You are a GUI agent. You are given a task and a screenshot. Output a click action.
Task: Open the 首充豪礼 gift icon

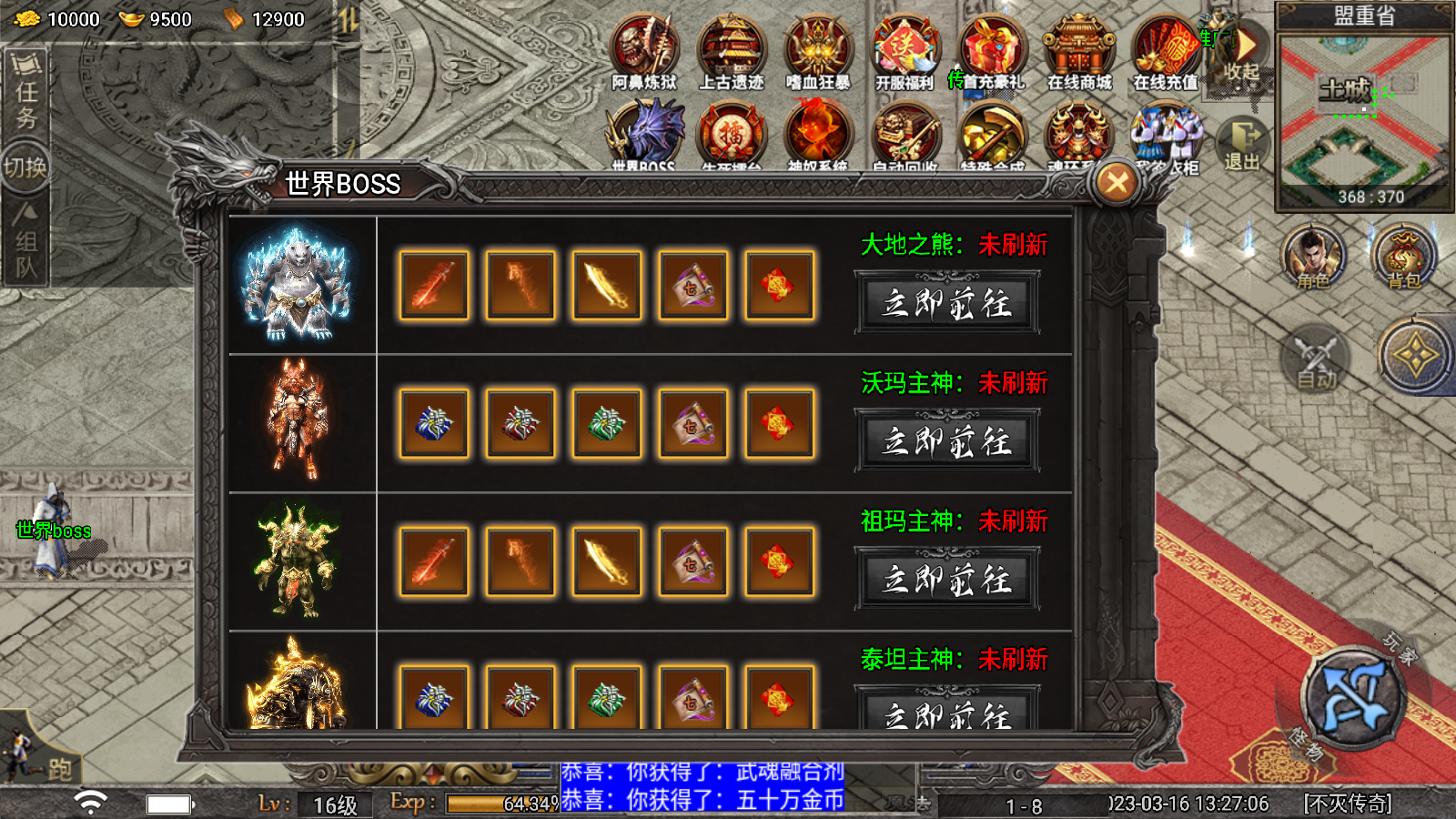pyautogui.click(x=991, y=50)
